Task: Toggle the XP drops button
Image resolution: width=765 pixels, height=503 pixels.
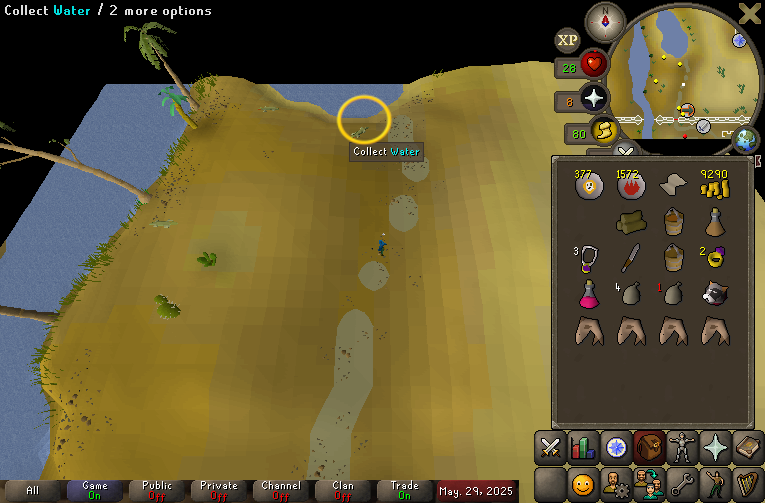Action: pyautogui.click(x=567, y=41)
